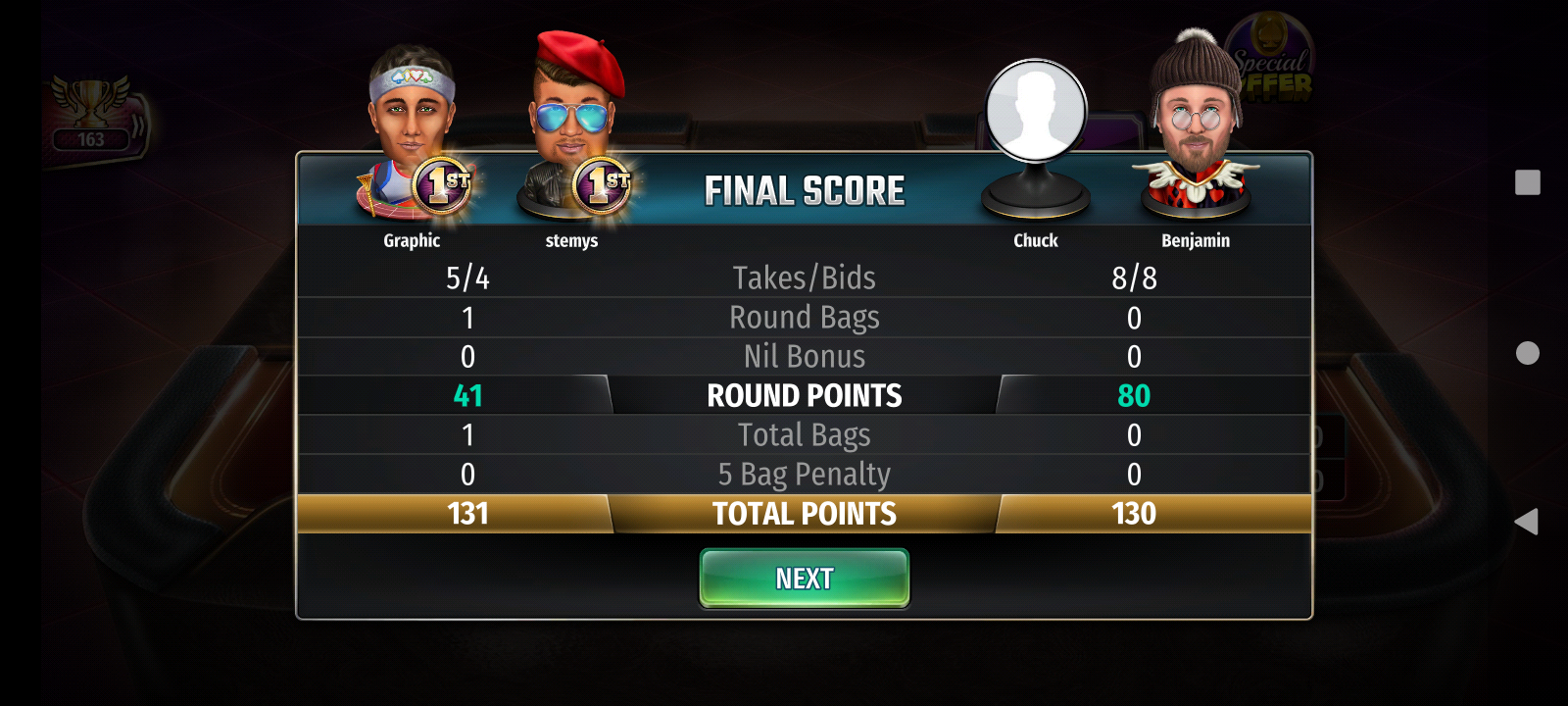Image resolution: width=1568 pixels, height=706 pixels.
Task: Tap the Android back triangle button
Action: (1526, 522)
